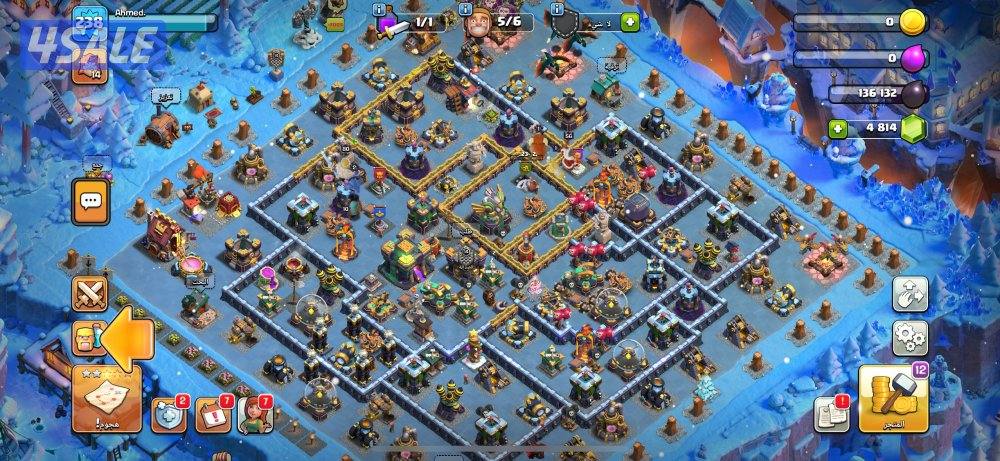The height and width of the screenshot is (461, 1000).
Task: Add a shield with the green plus
Action: coord(629,22)
